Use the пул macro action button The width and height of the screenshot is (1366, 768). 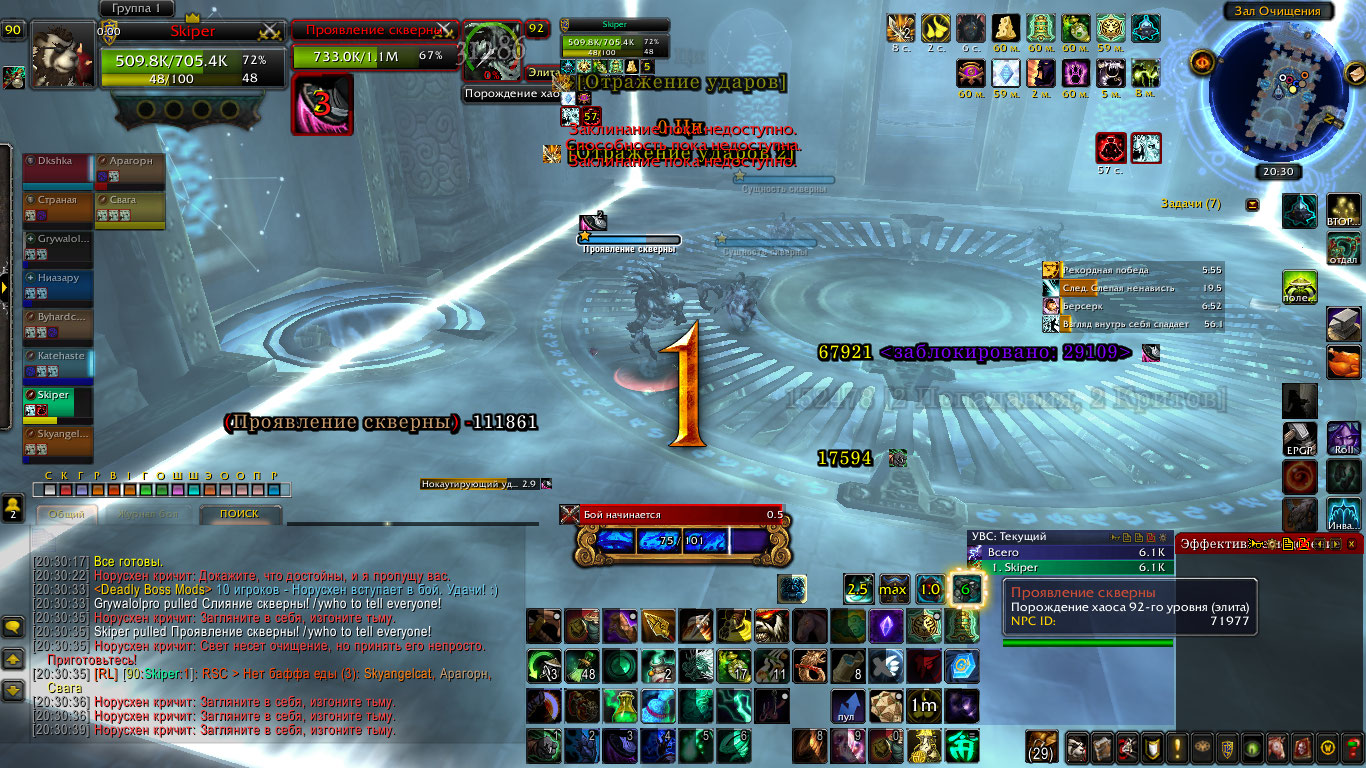click(847, 706)
